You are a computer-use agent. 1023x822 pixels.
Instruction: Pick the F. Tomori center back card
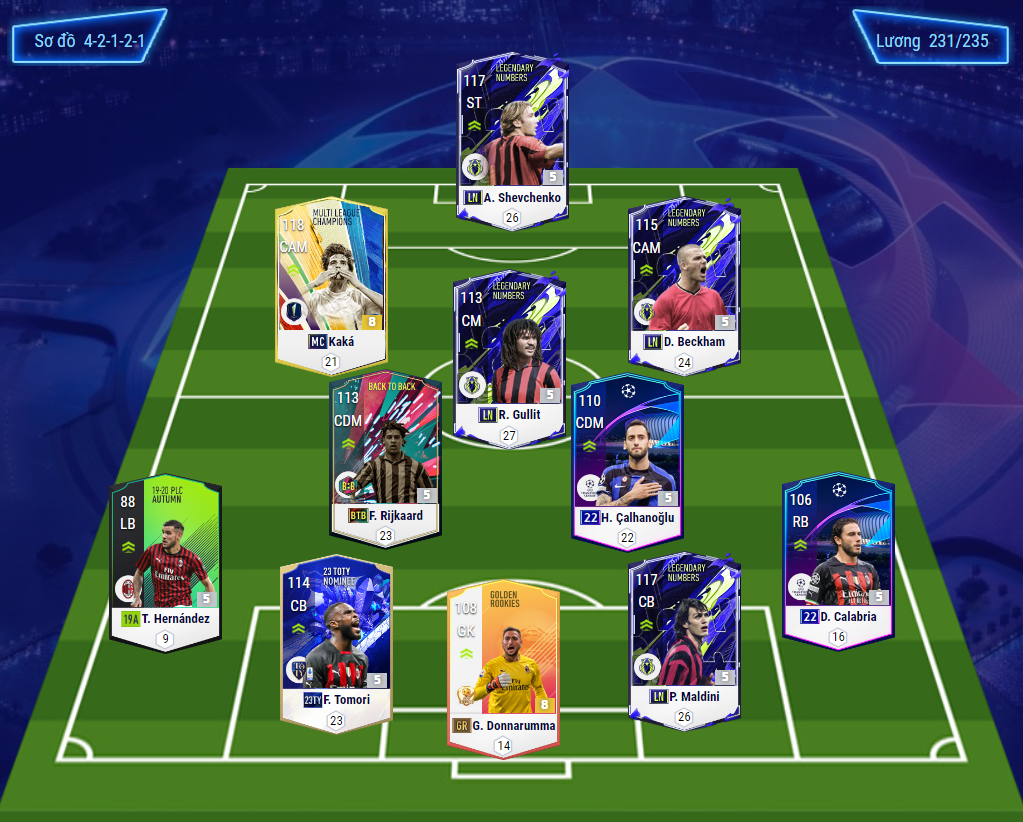tap(335, 635)
